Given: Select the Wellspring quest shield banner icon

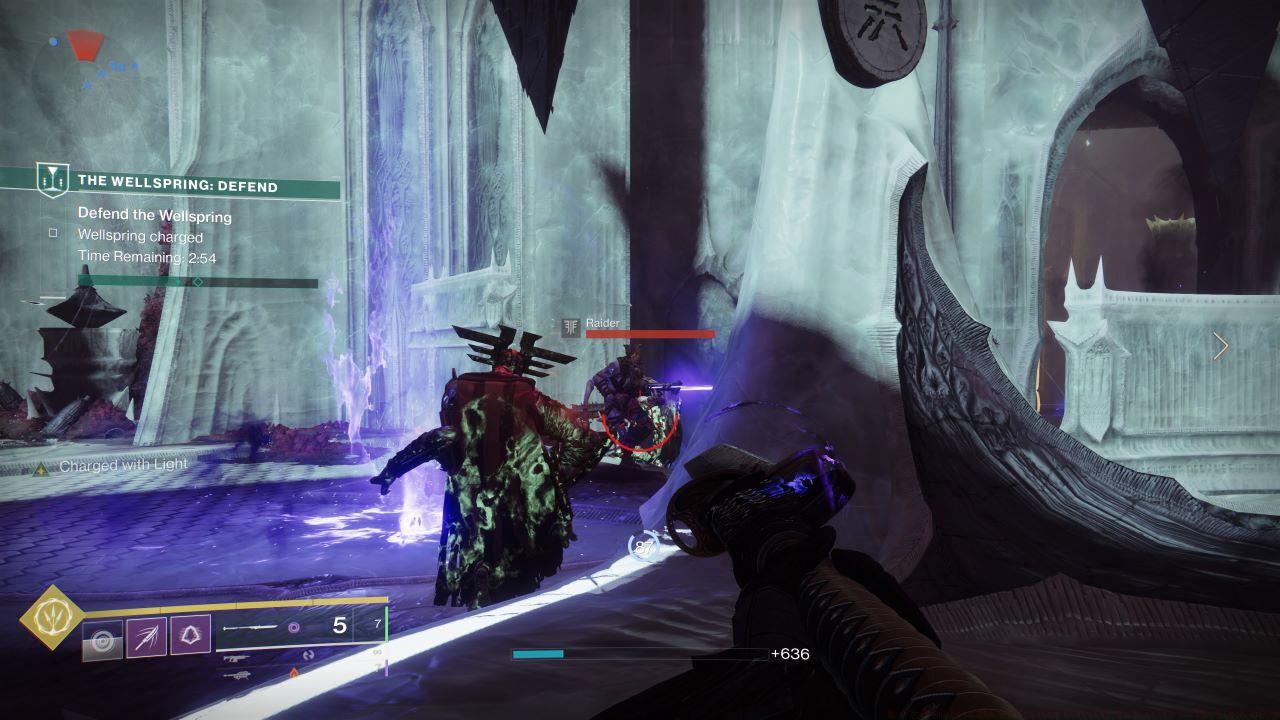Looking at the screenshot, I should [x=52, y=180].
